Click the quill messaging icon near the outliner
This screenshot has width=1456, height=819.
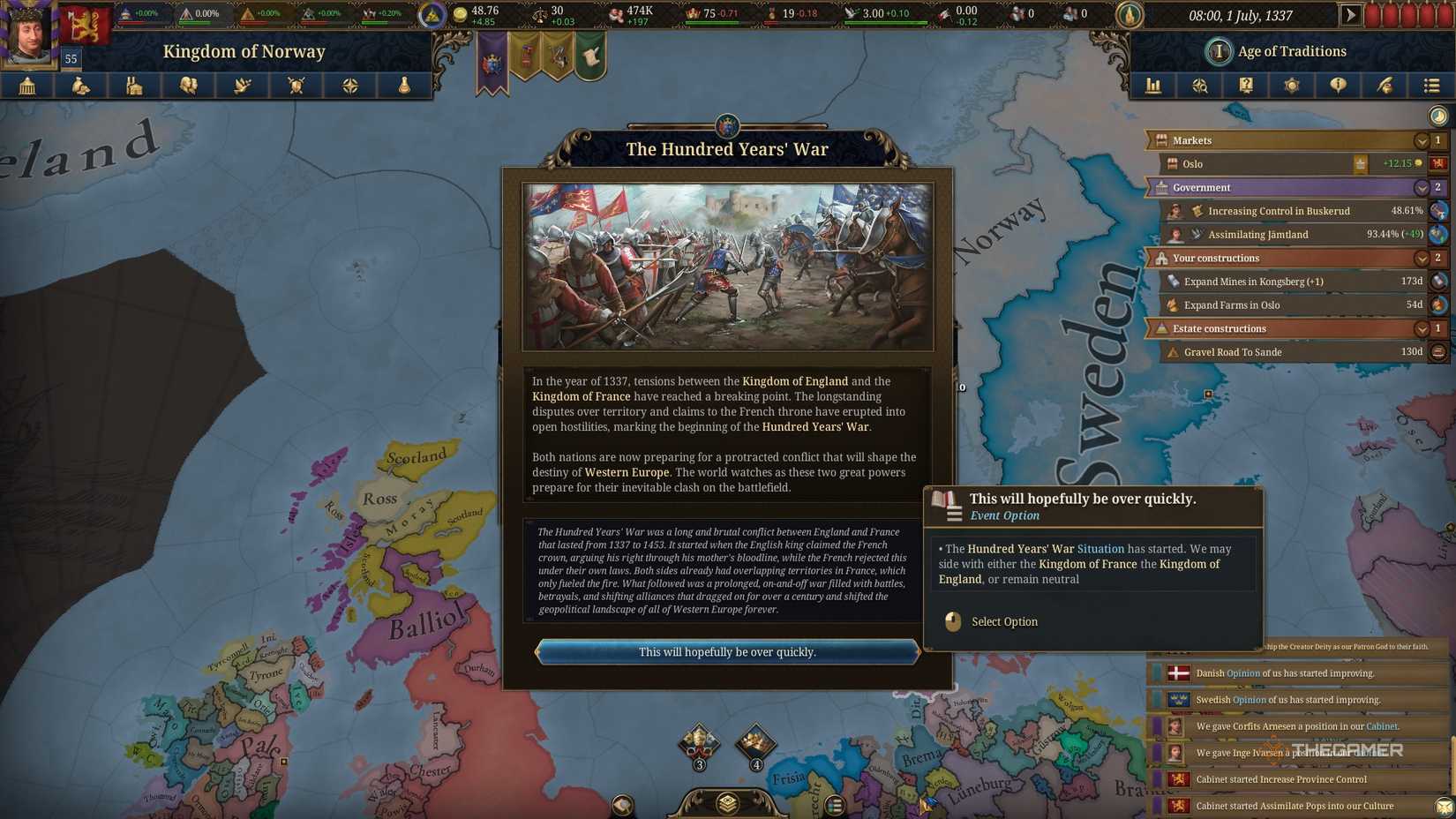pyautogui.click(x=1385, y=86)
